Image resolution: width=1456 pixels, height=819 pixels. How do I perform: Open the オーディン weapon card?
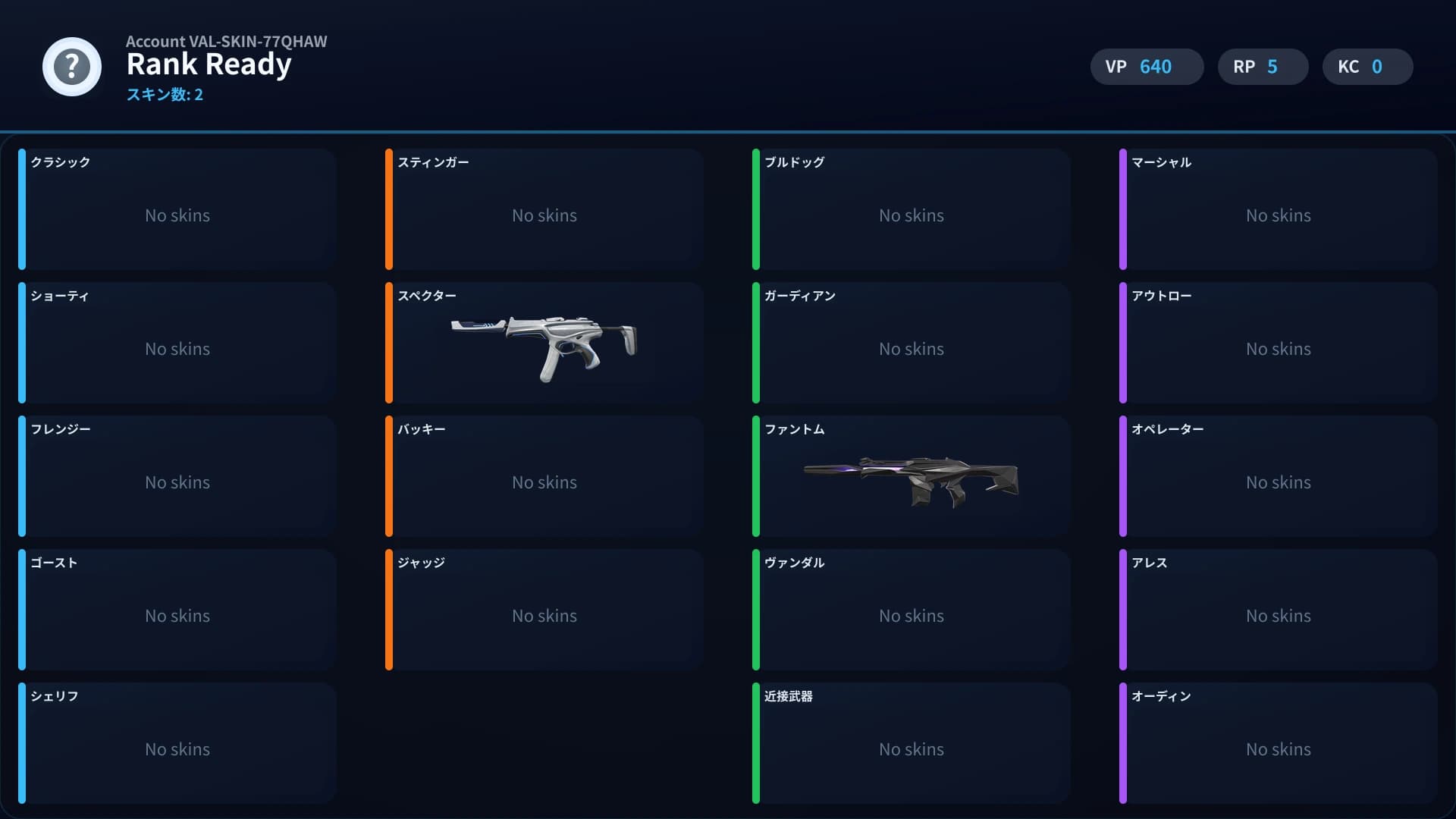coord(1278,743)
